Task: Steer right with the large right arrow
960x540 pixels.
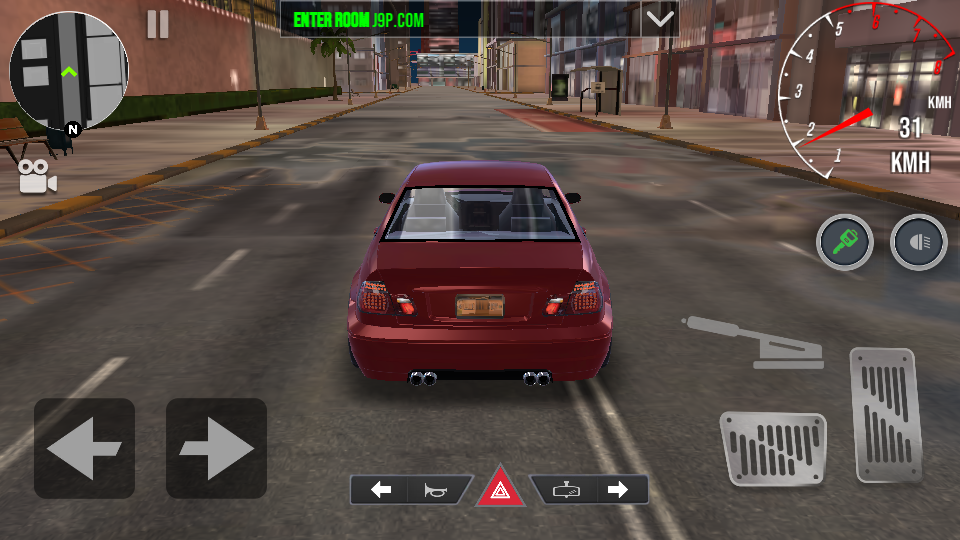Action: pyautogui.click(x=216, y=448)
